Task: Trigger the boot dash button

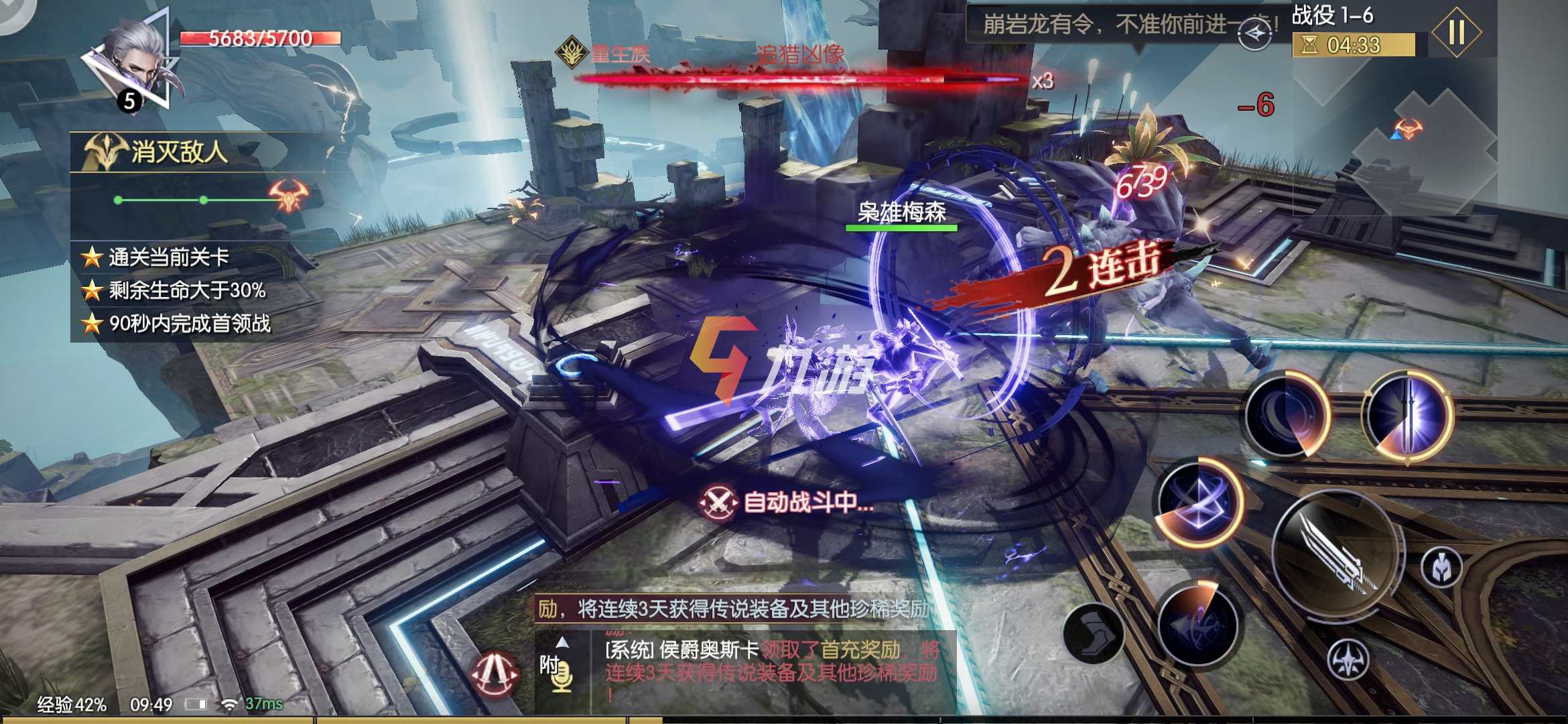Action: [x=1093, y=633]
